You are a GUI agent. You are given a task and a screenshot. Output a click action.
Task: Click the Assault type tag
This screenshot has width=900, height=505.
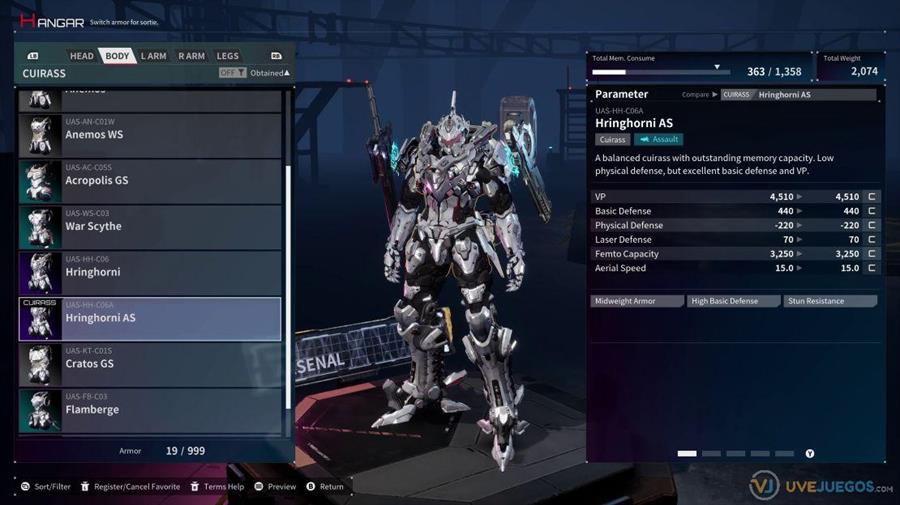tap(658, 140)
